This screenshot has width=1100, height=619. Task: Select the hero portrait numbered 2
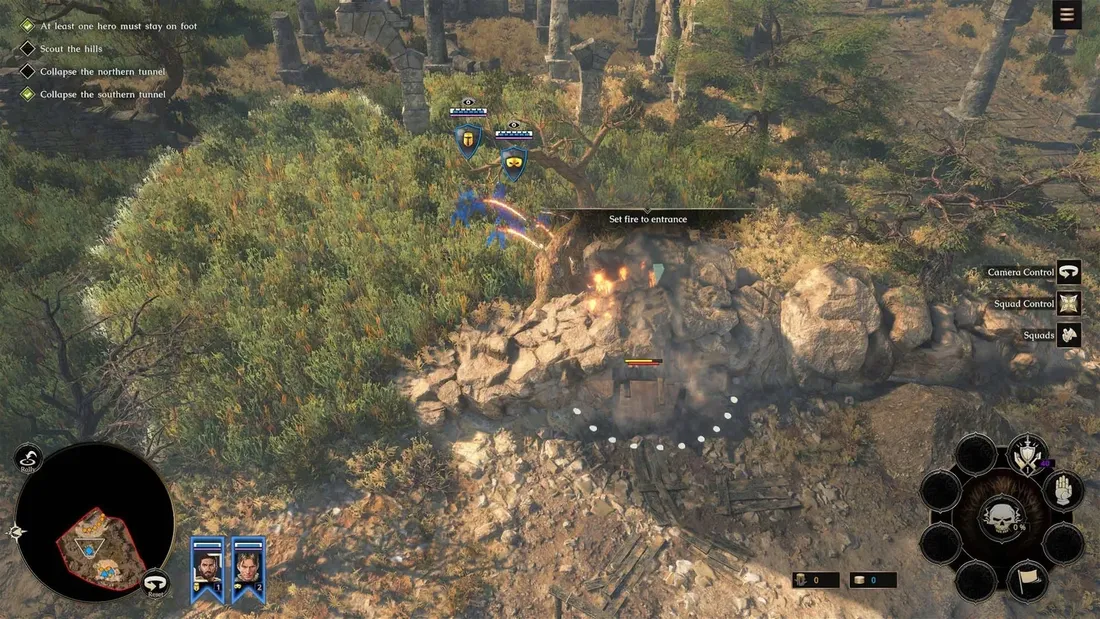[248, 570]
